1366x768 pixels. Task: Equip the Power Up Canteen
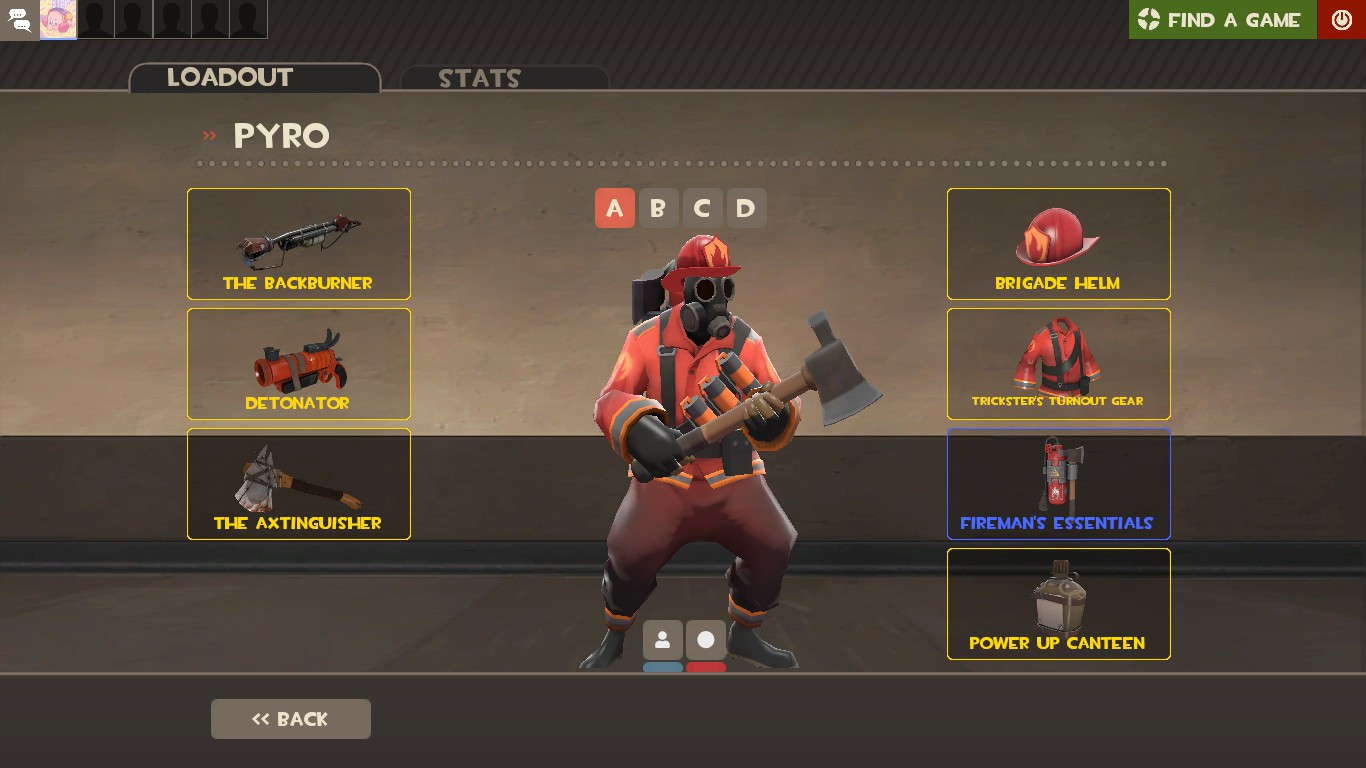click(x=1058, y=603)
